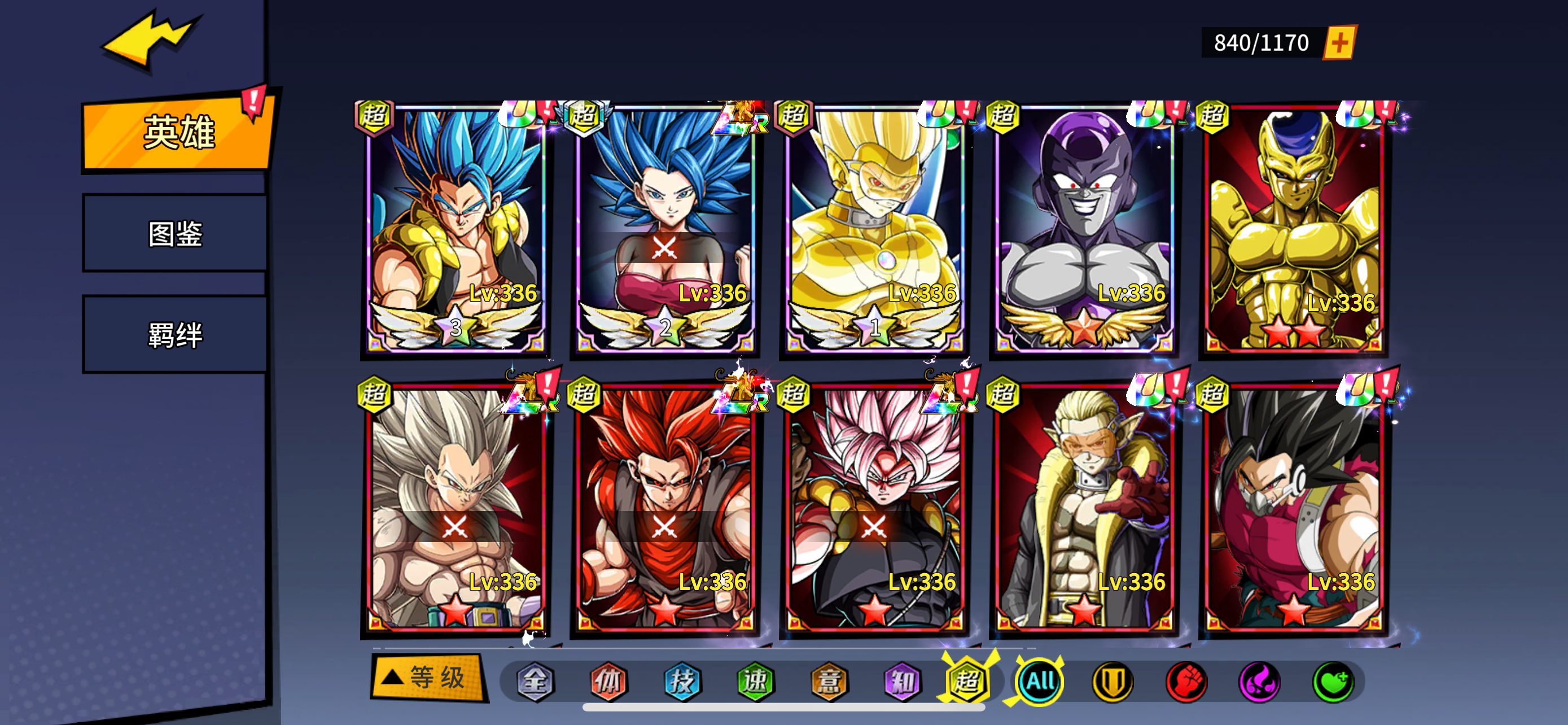Viewport: 1568px width, 725px height.
Task: Switch to the 图鉴 tab
Action: point(176,233)
